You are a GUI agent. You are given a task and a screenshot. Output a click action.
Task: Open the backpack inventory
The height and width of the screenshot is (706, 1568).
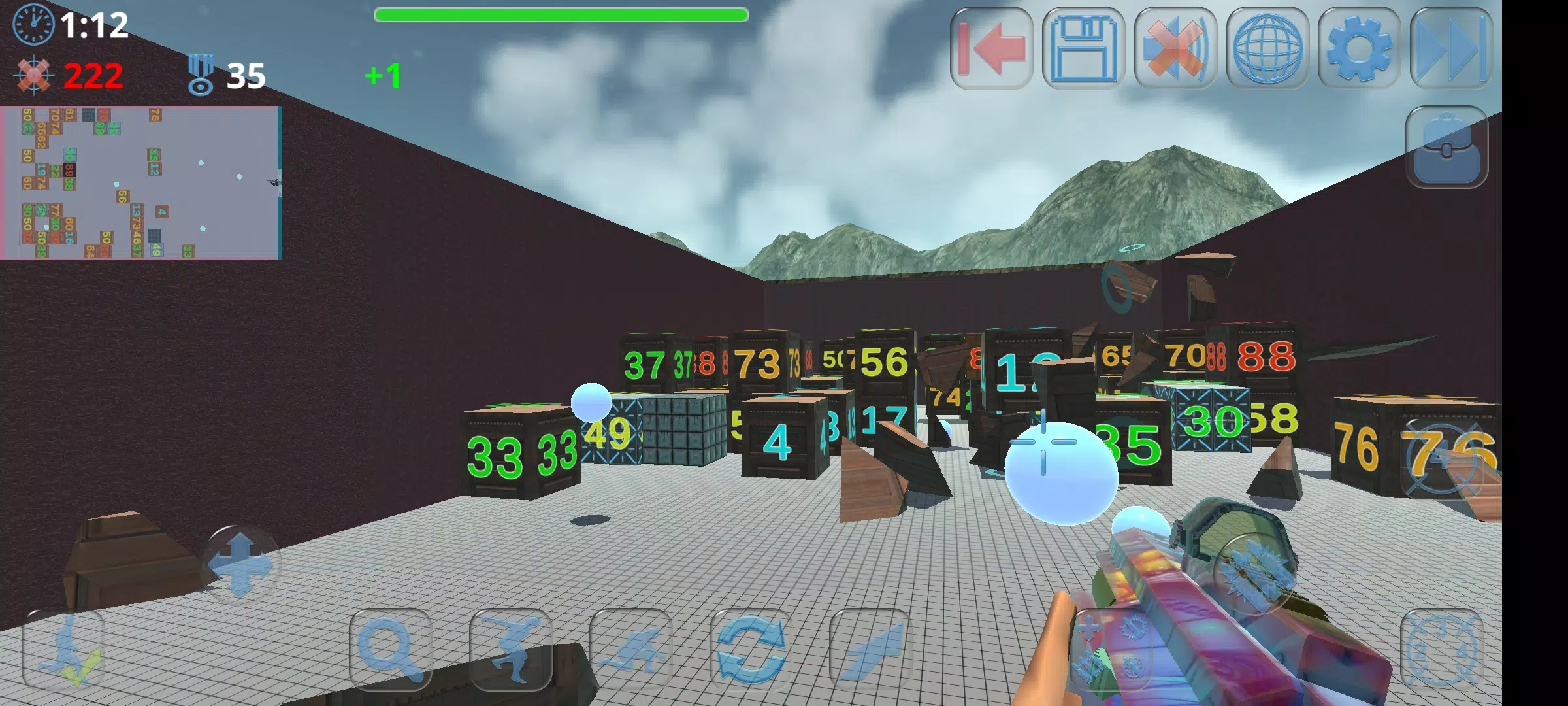pyautogui.click(x=1446, y=148)
